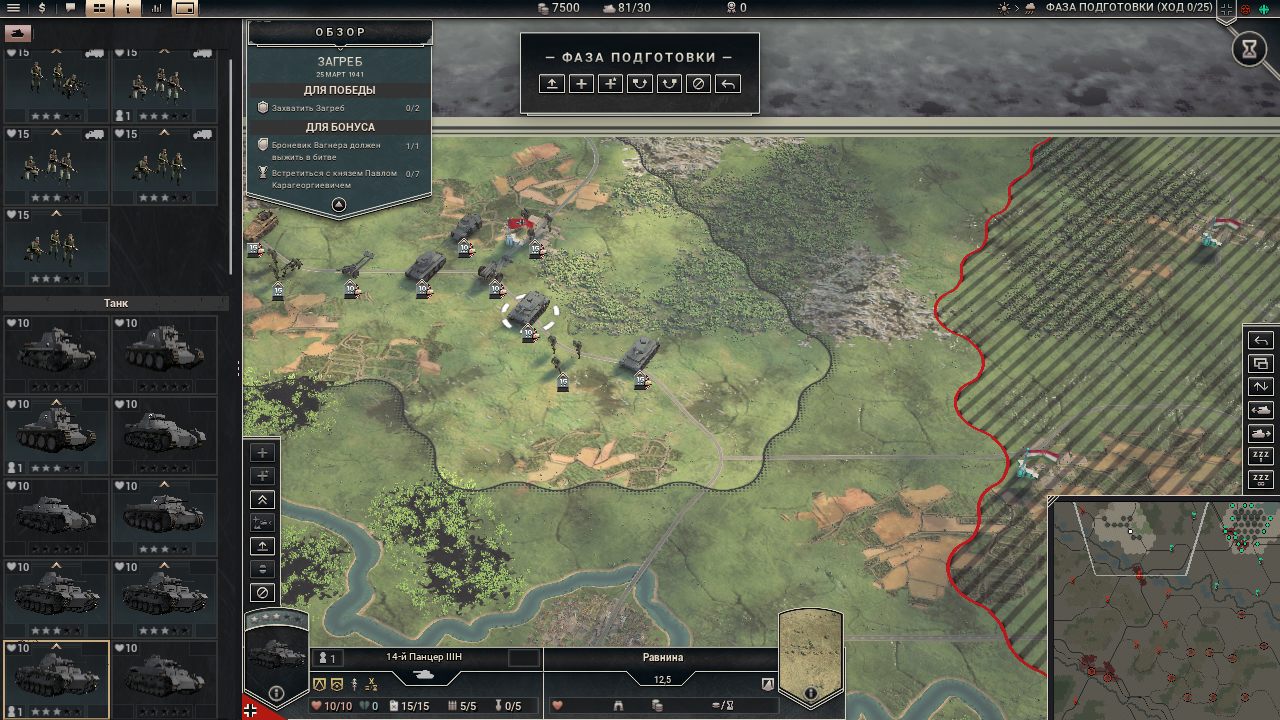Open the dollar sign purchase screen
Viewport: 1280px width, 720px height.
click(x=42, y=8)
